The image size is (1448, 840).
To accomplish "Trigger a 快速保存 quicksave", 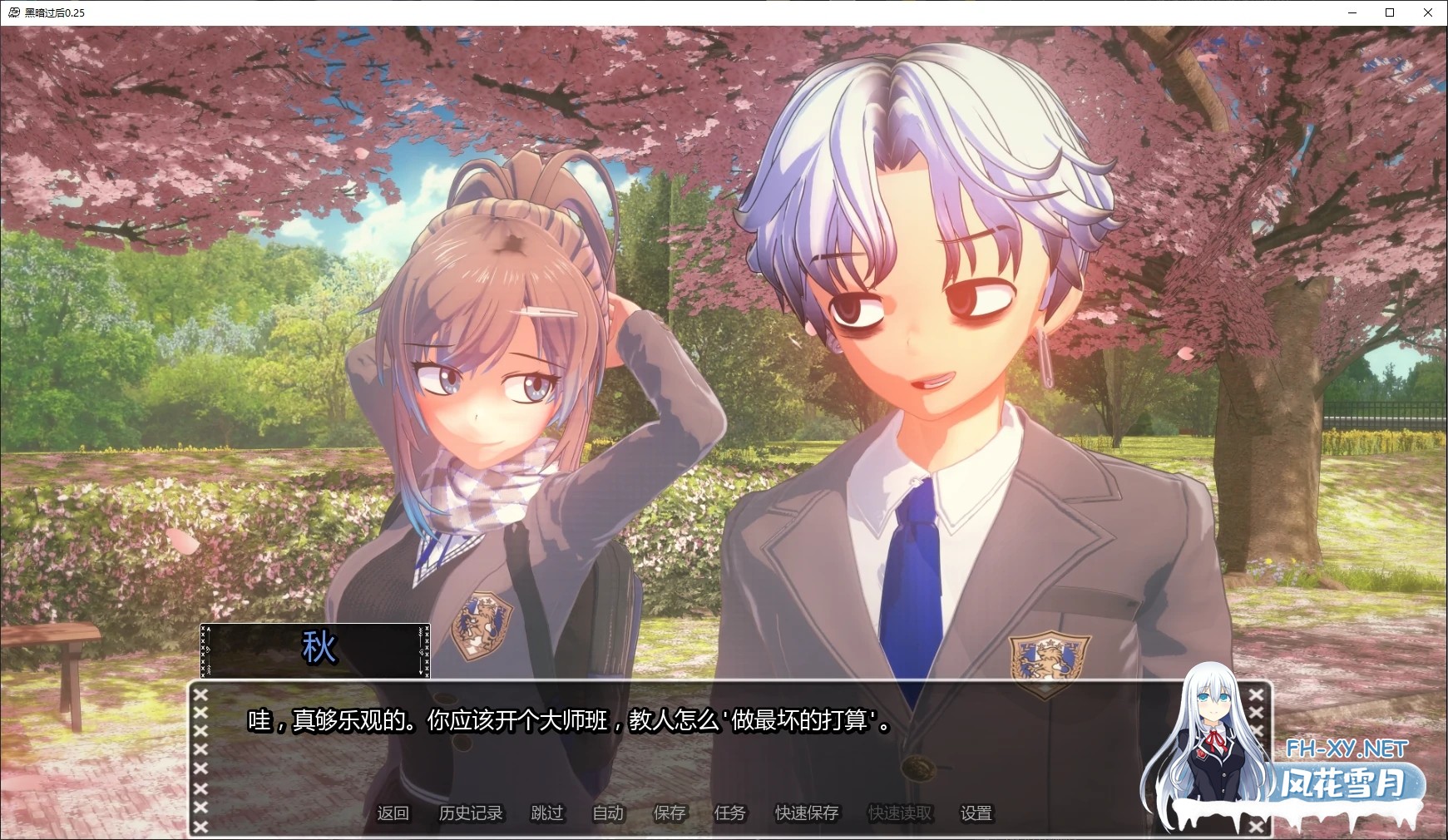I will click(x=806, y=814).
